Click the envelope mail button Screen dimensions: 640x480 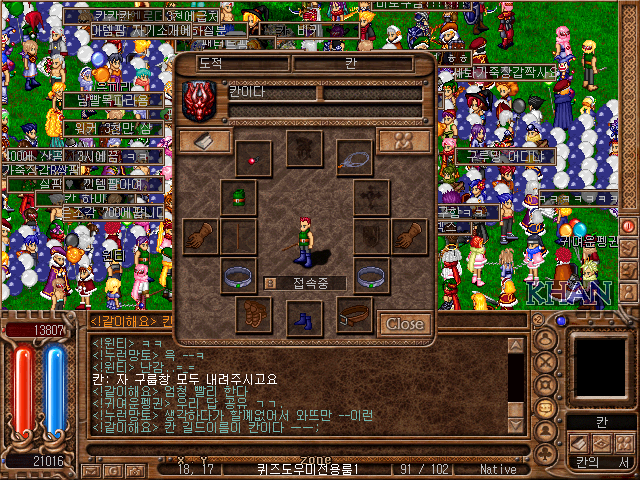coord(91,469)
